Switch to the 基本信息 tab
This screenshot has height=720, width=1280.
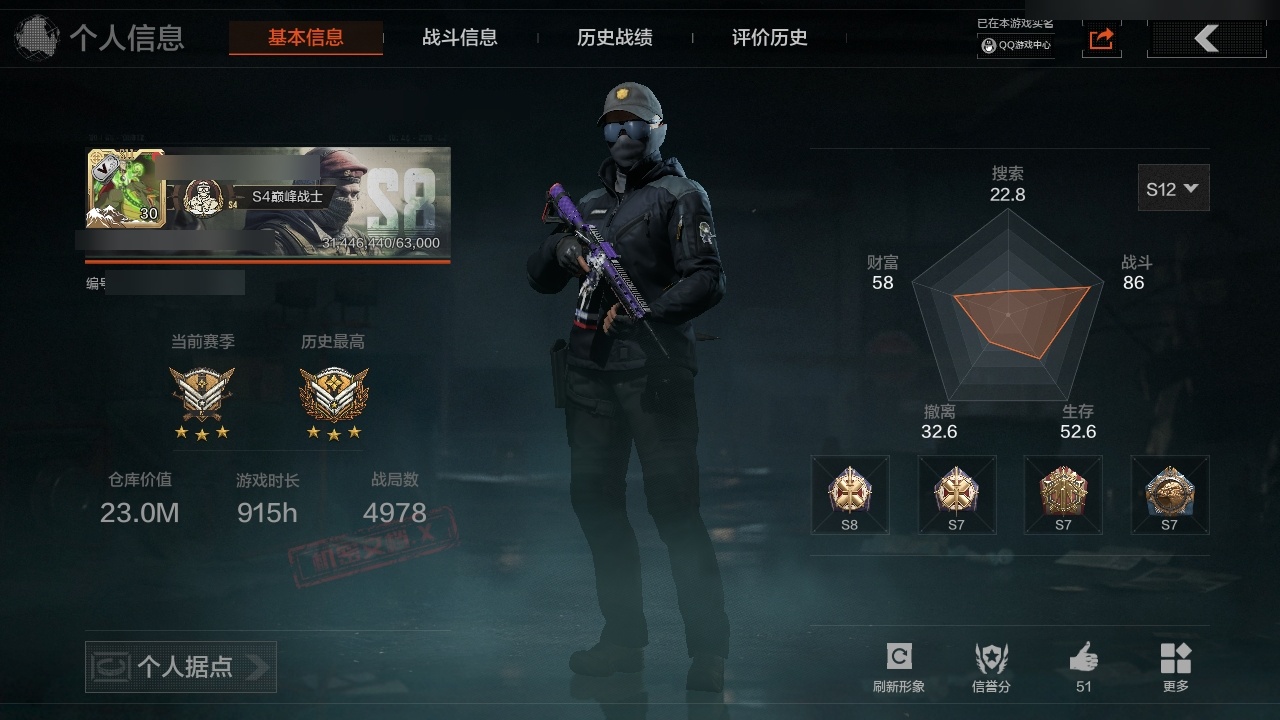point(305,38)
